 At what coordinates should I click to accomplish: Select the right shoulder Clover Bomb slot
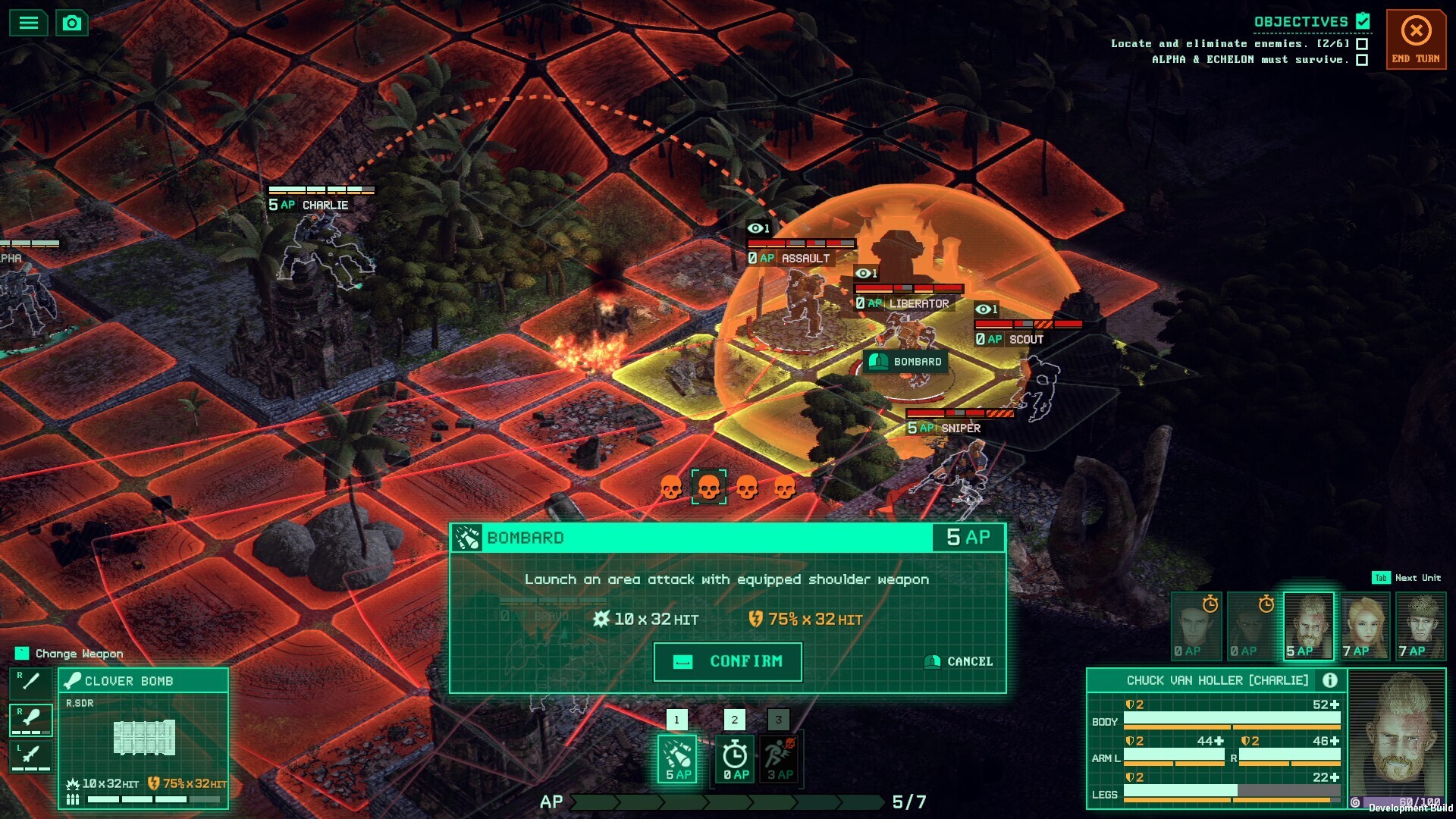[30, 719]
